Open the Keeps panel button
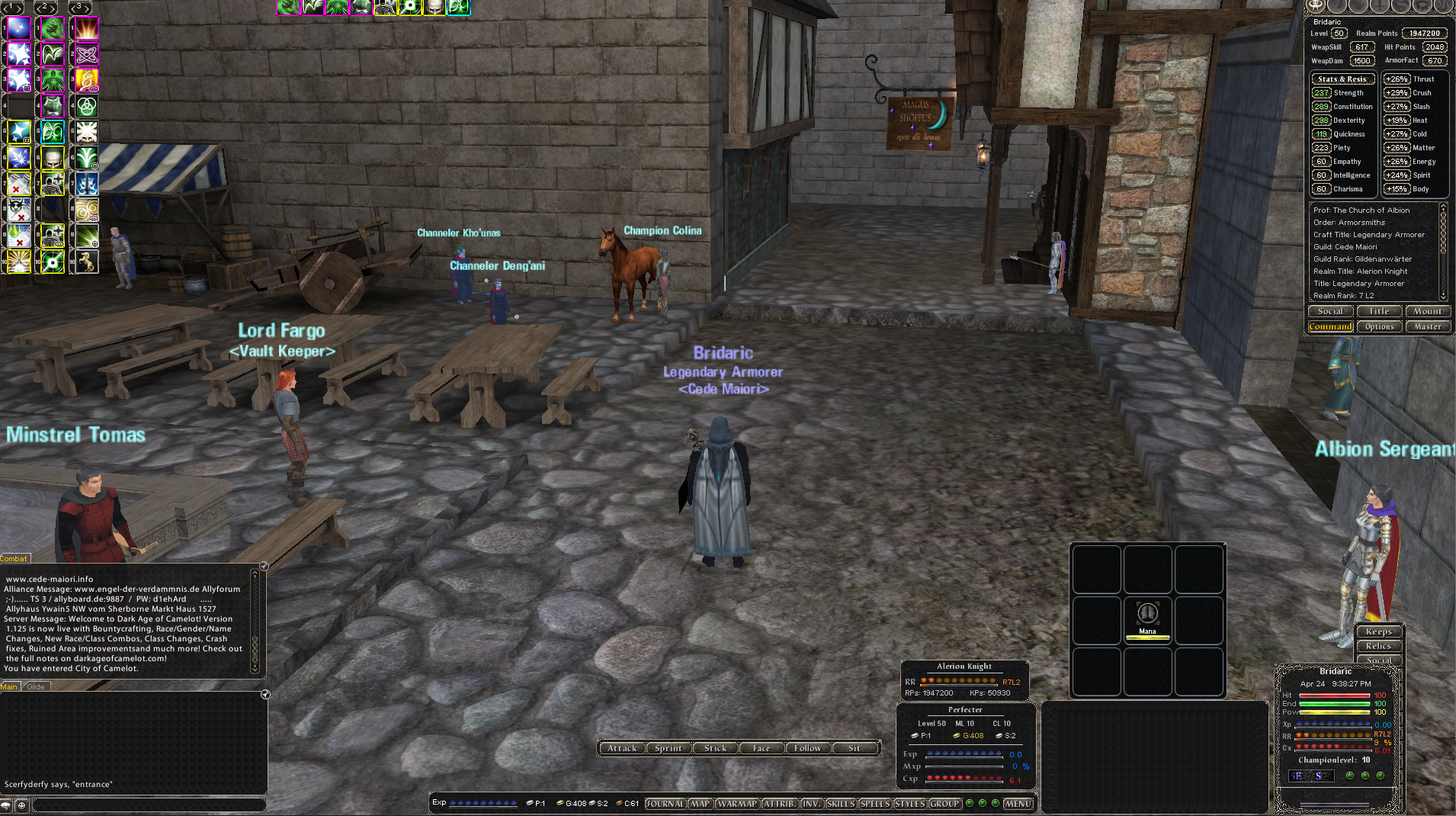This screenshot has height=816, width=1456. pos(1378,631)
